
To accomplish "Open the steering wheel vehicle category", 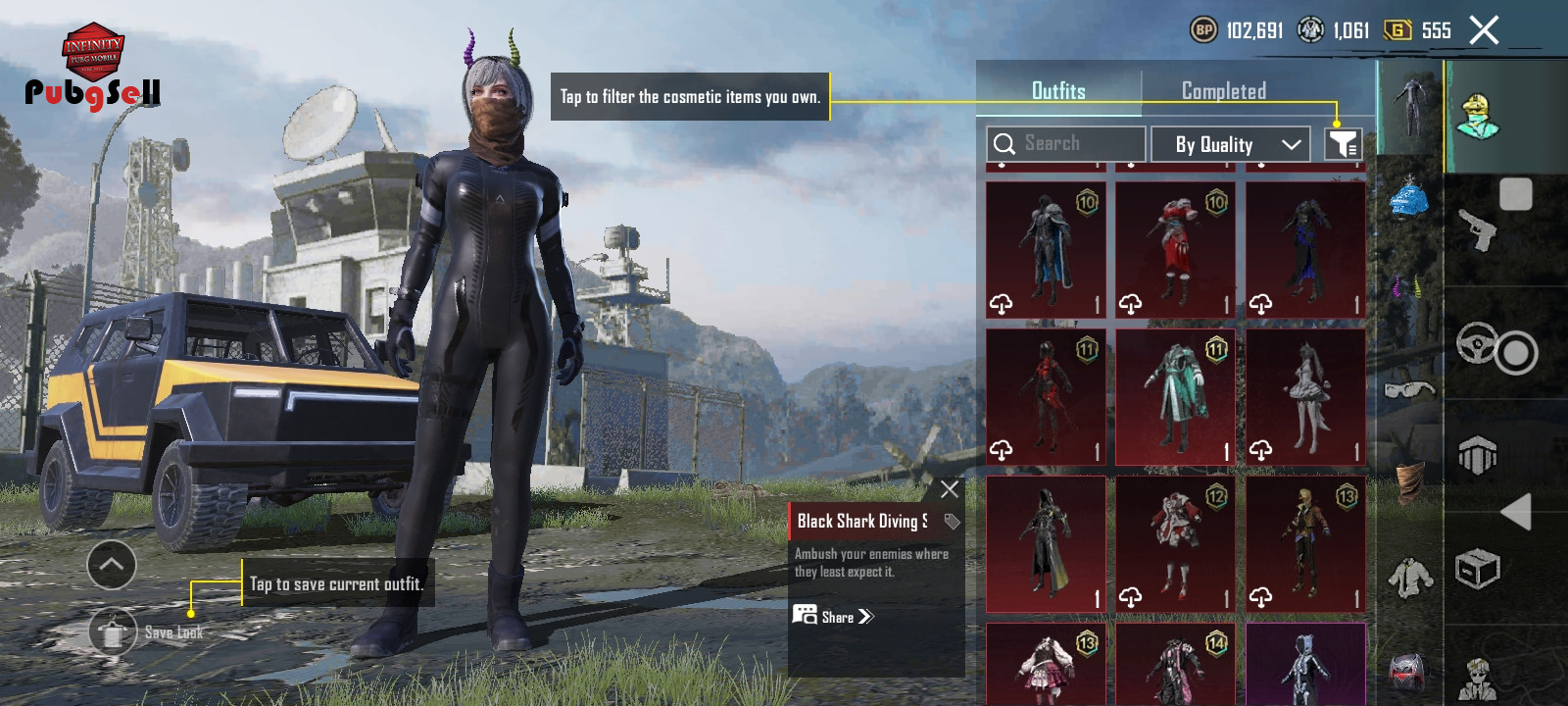I will pos(1478,343).
